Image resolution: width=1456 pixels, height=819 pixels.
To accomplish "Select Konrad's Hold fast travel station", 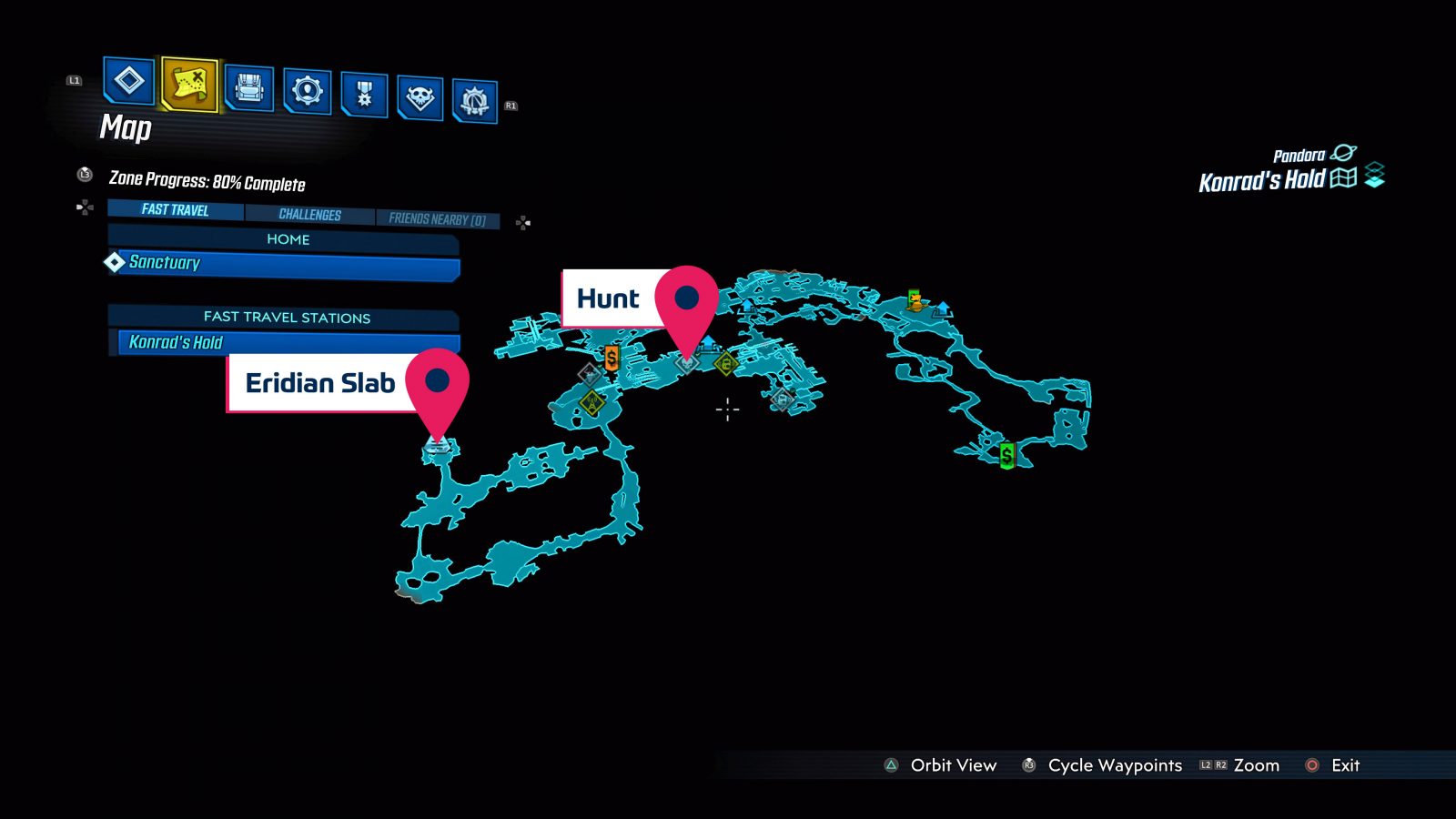I will [x=287, y=343].
